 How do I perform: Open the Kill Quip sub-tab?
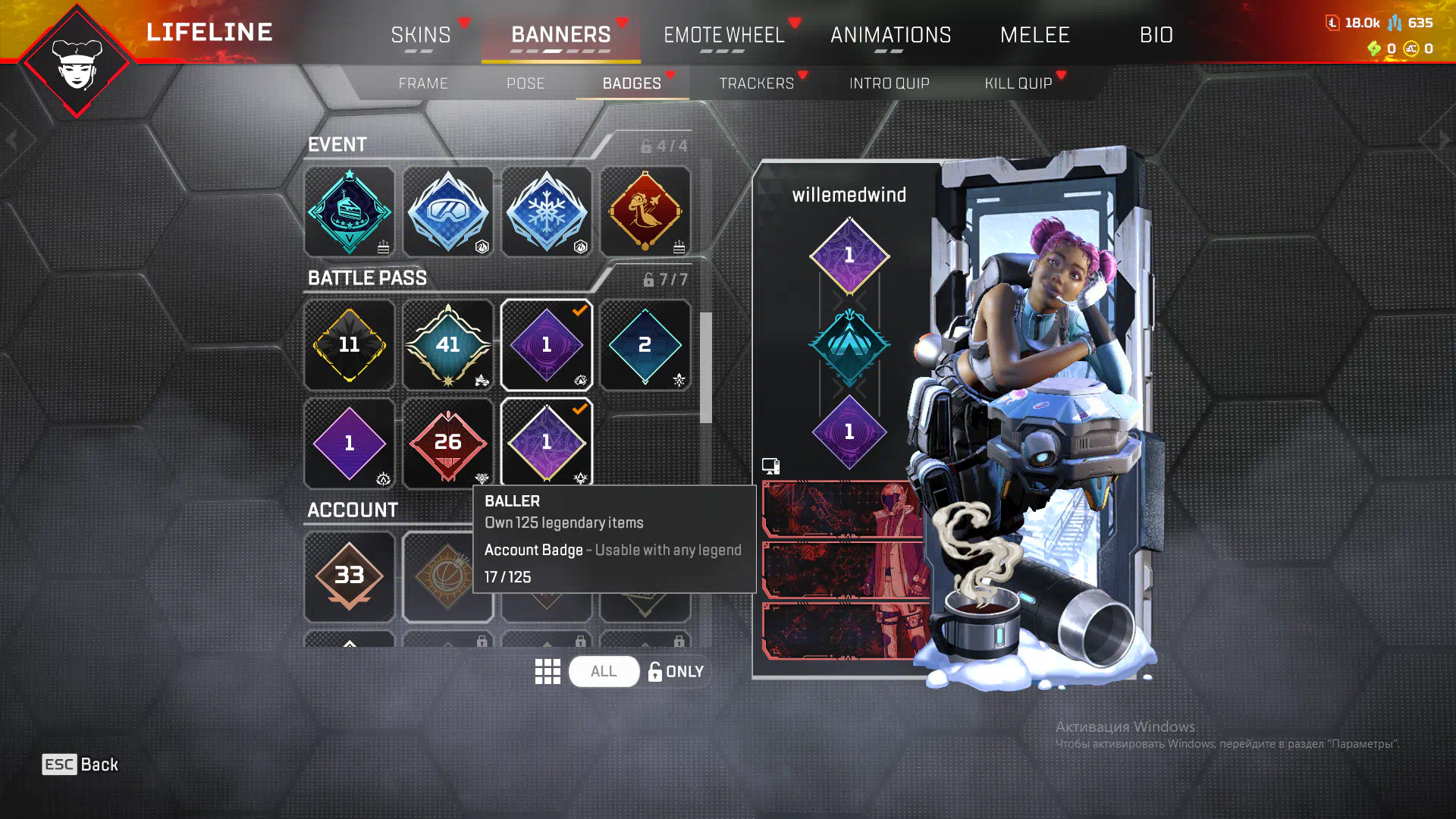1018,83
